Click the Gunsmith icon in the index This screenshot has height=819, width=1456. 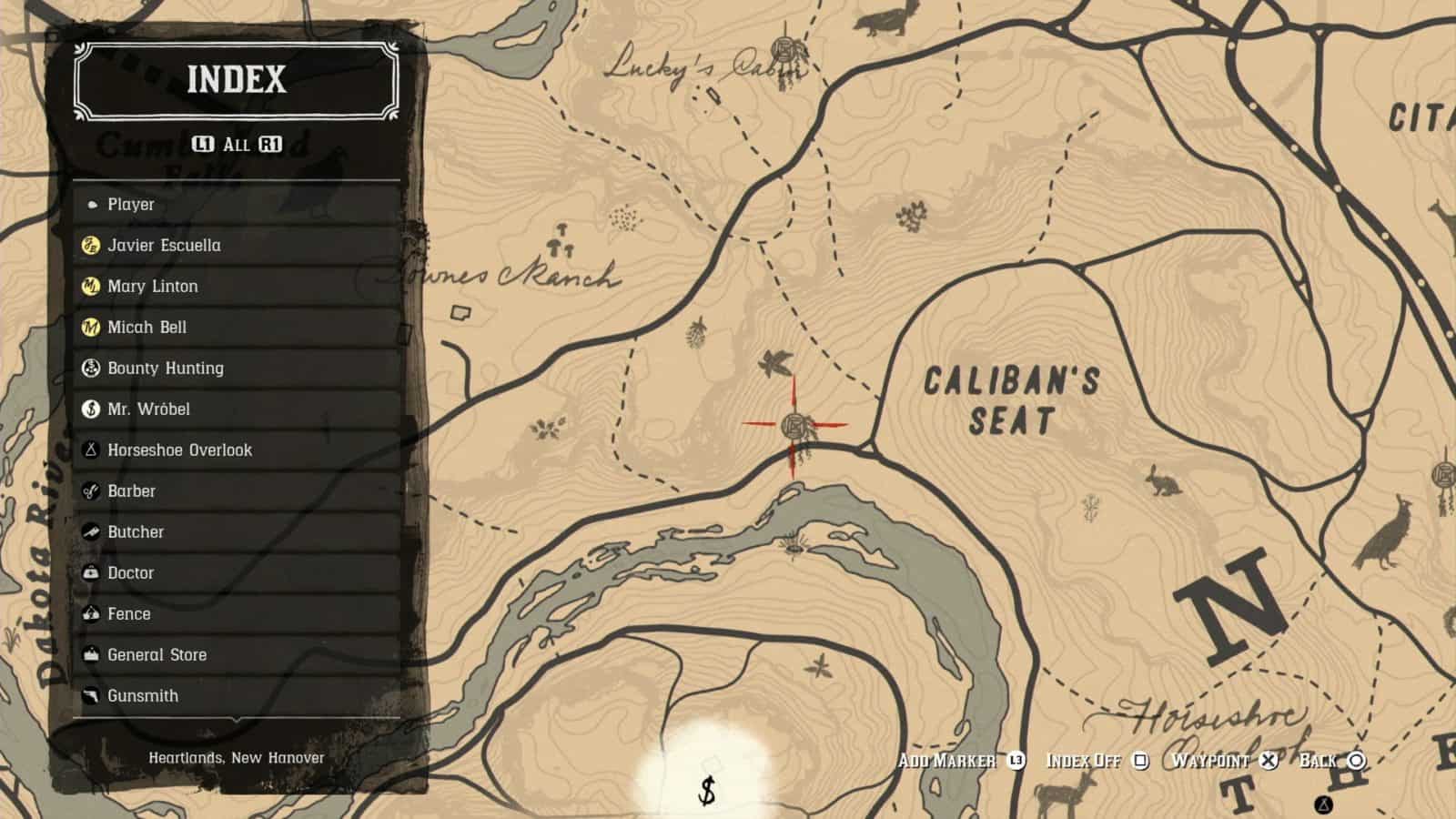[x=90, y=695]
